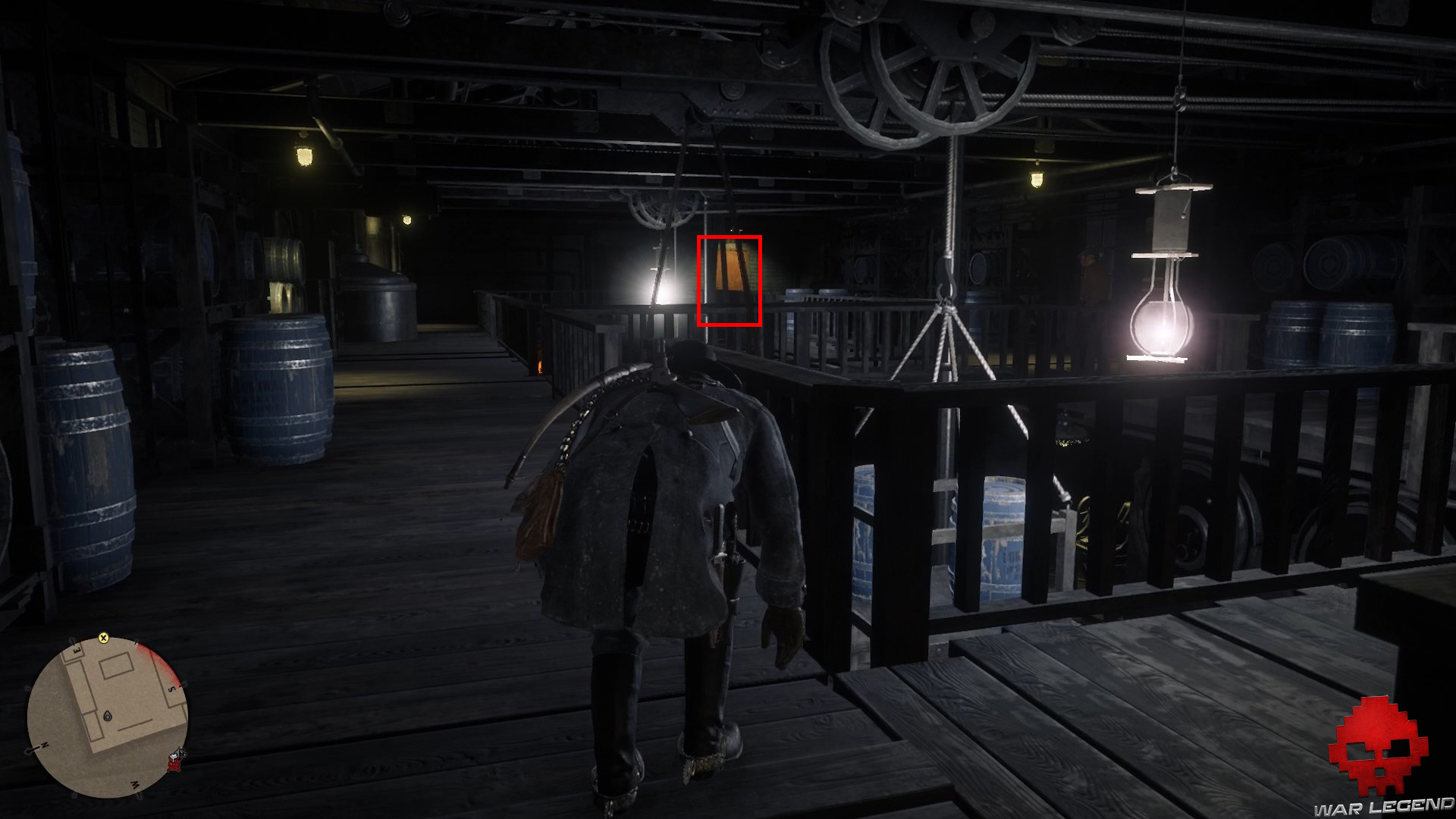Click the waypoint teardrop icon on the minimap

click(108, 716)
